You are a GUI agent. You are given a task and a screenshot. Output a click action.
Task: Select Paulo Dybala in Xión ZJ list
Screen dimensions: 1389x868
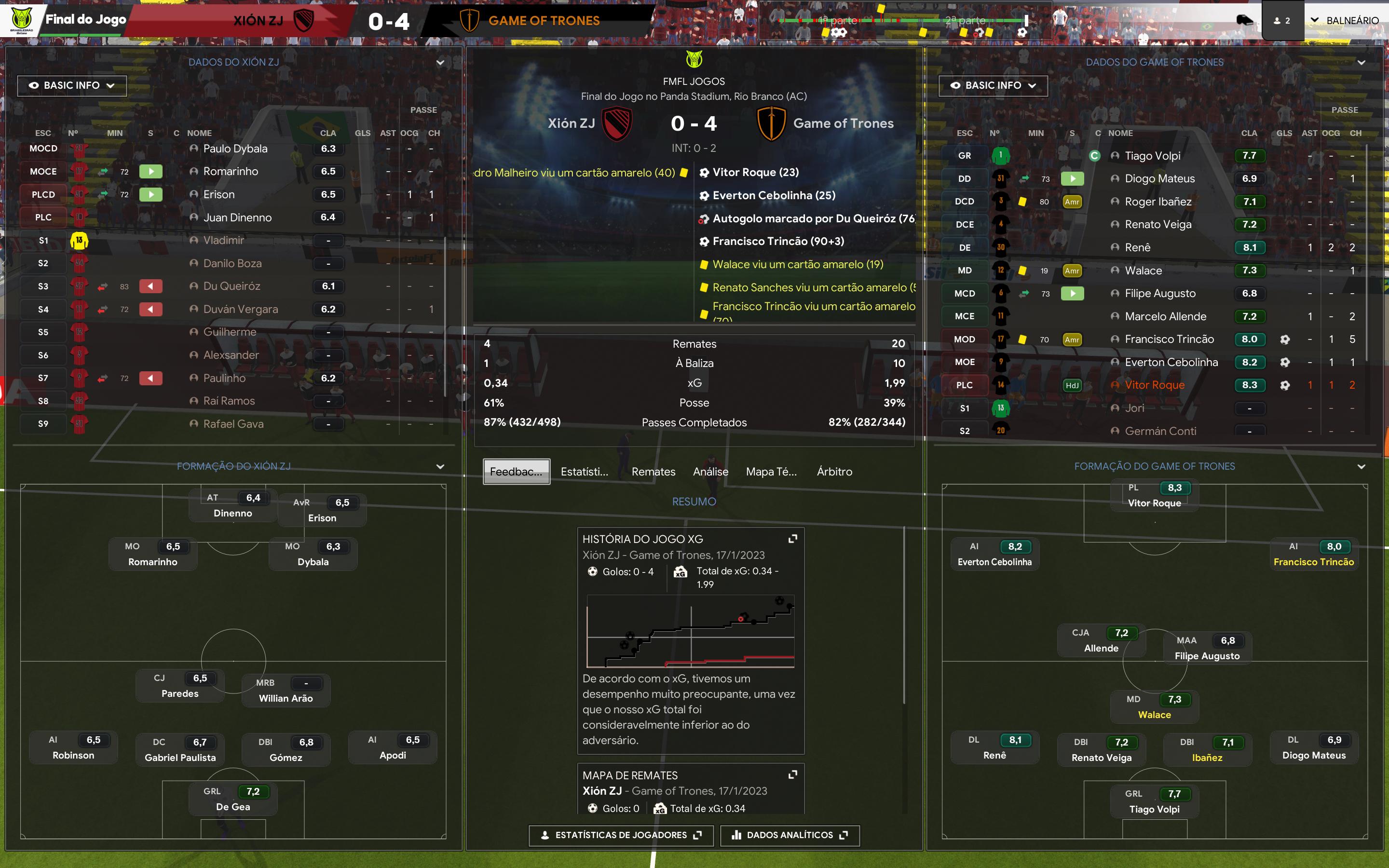tap(235, 149)
